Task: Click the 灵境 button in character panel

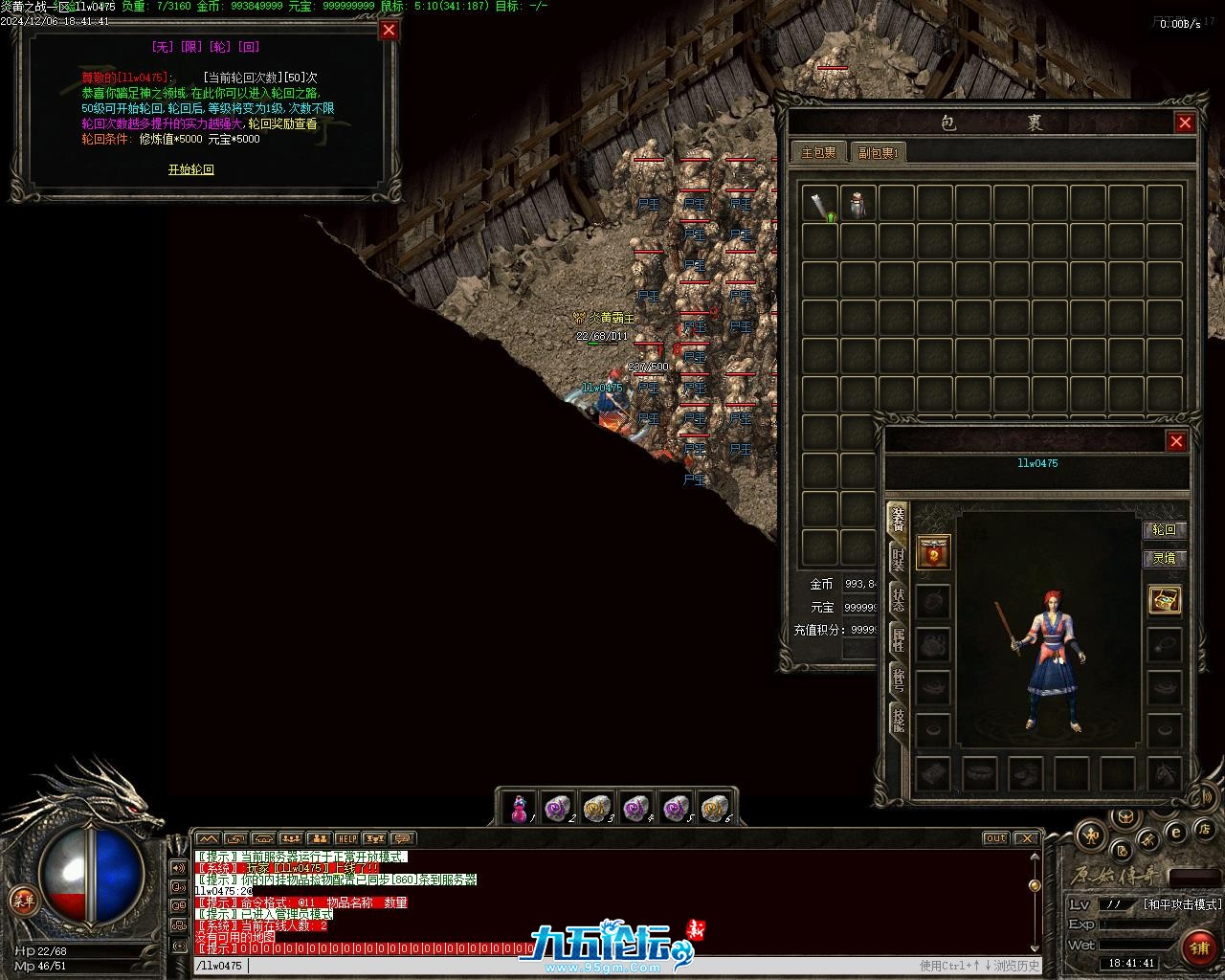Action: (1164, 558)
